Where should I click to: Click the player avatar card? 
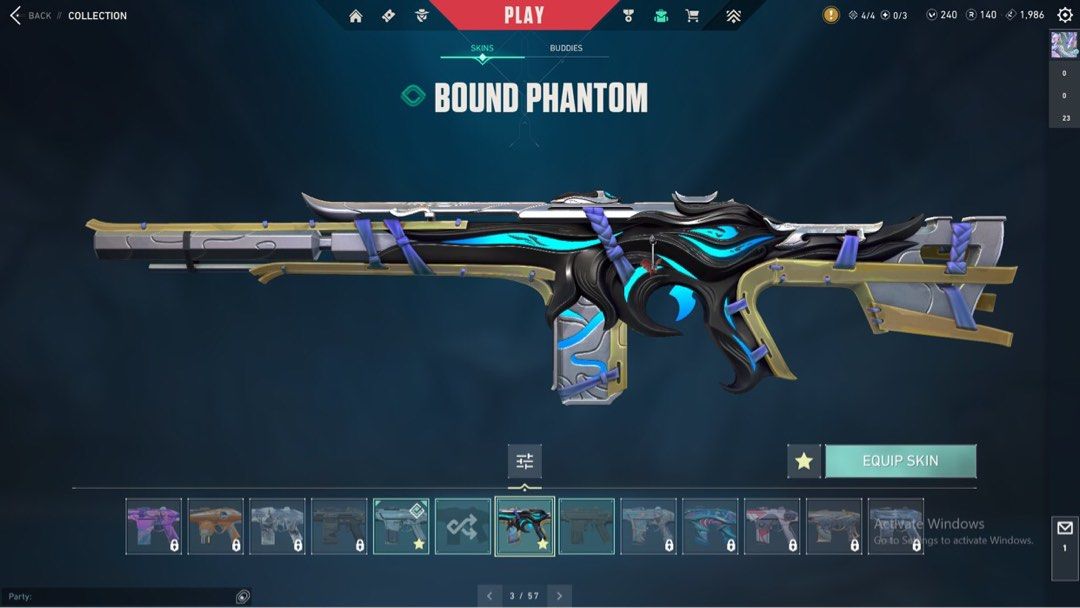point(1063,45)
